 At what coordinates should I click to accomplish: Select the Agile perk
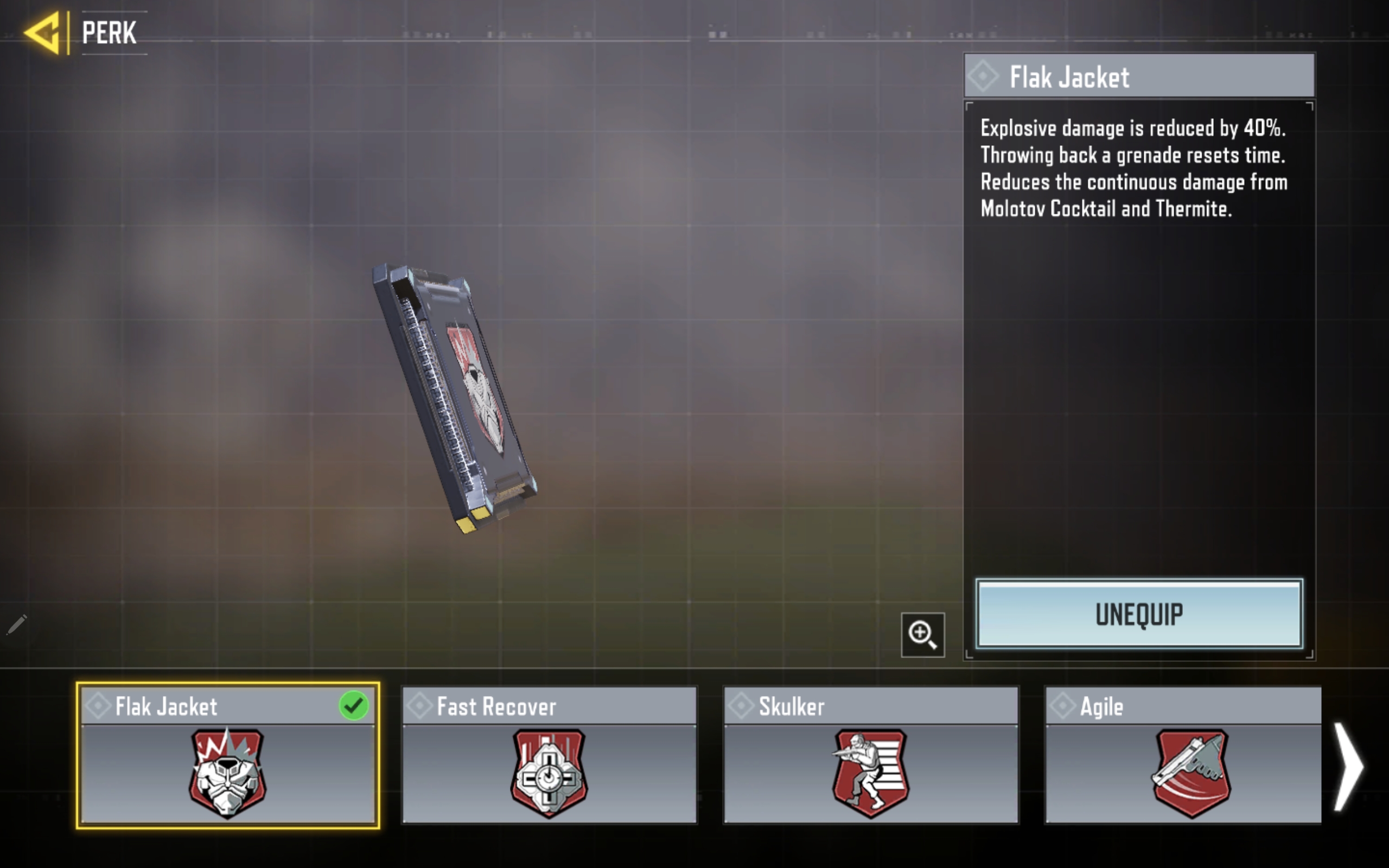[x=1183, y=756]
